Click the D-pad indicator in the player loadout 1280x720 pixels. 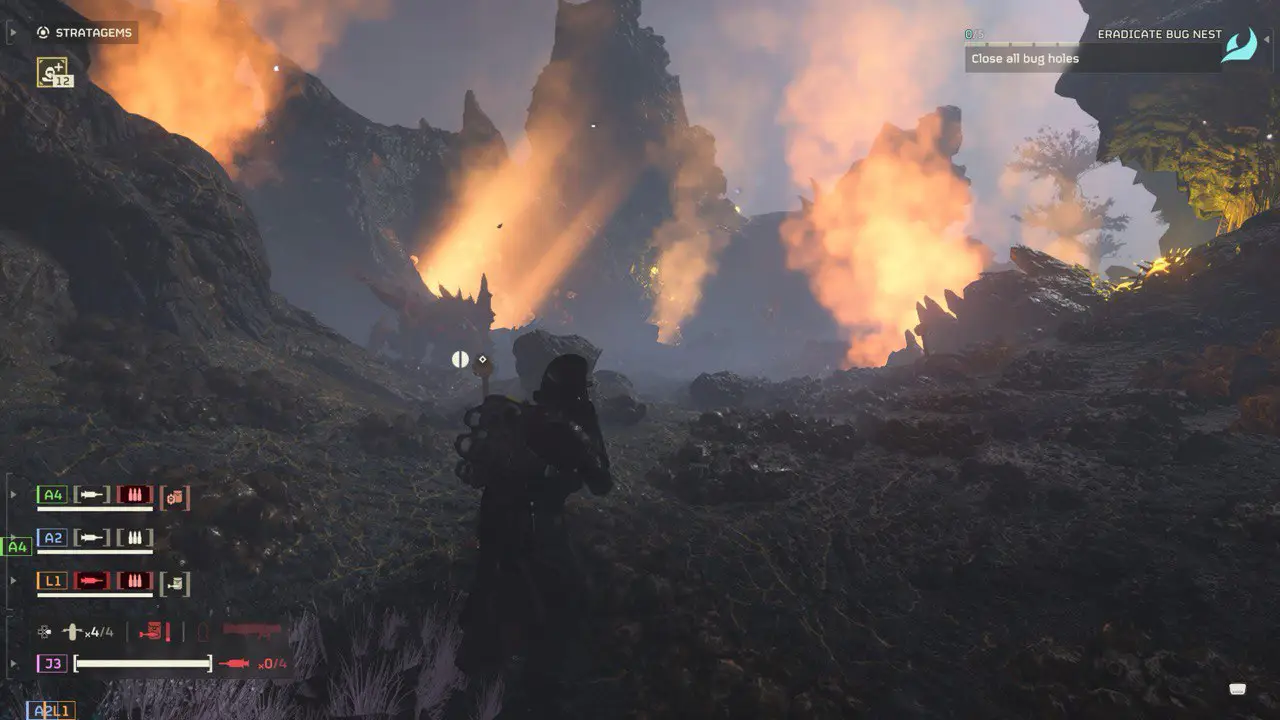pos(42,631)
